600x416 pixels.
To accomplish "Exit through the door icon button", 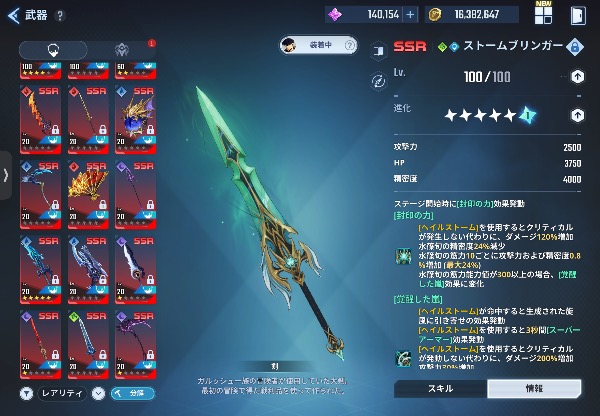I will [578, 15].
